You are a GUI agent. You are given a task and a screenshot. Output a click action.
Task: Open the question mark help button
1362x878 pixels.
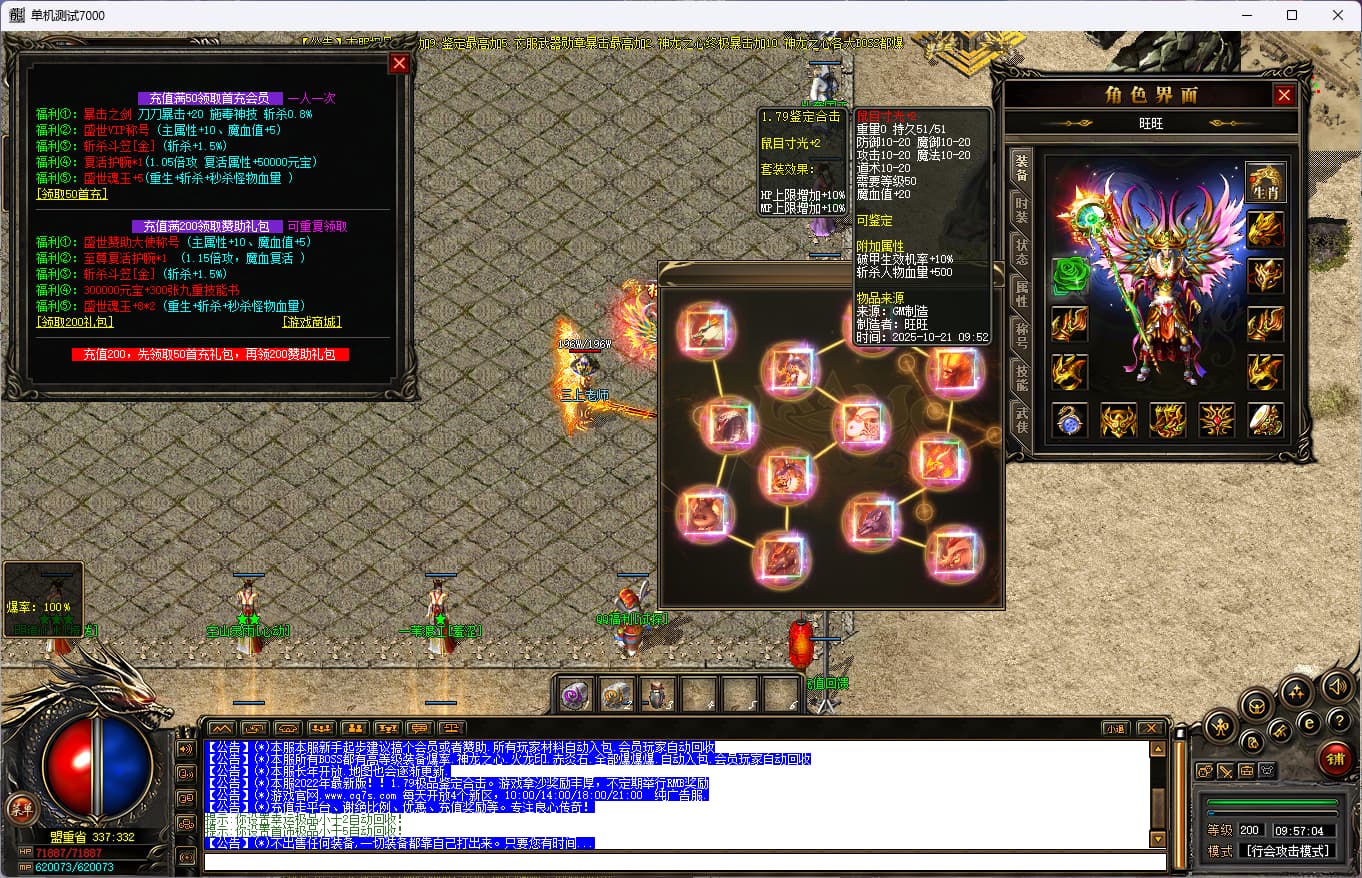[1338, 720]
